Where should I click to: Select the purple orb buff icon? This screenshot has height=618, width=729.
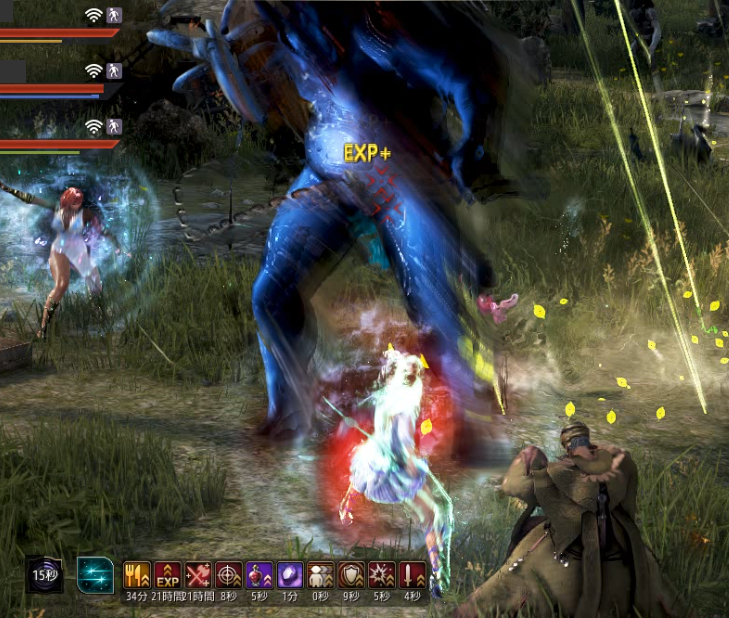pos(290,575)
